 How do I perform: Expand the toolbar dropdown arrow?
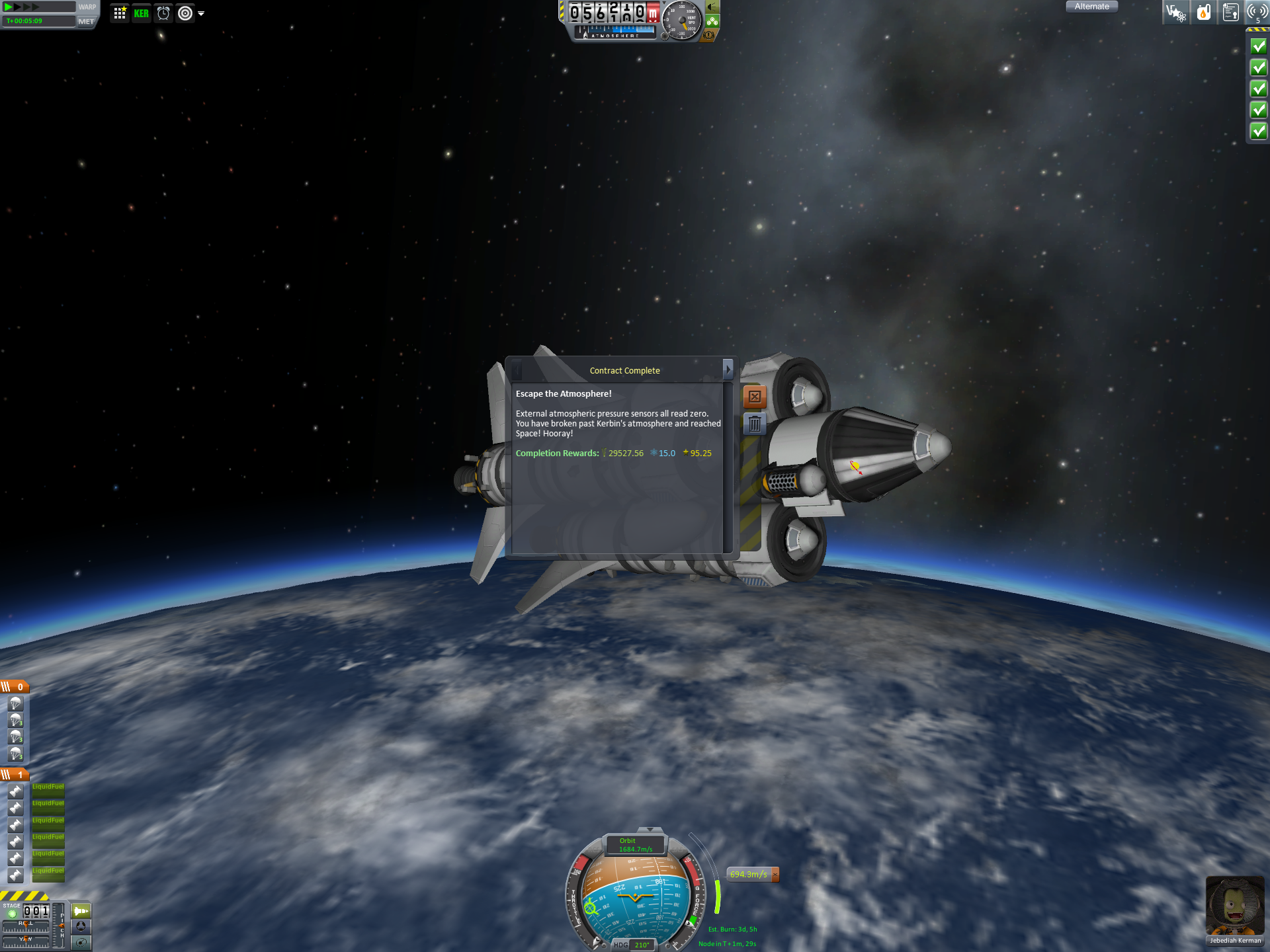pos(201,13)
